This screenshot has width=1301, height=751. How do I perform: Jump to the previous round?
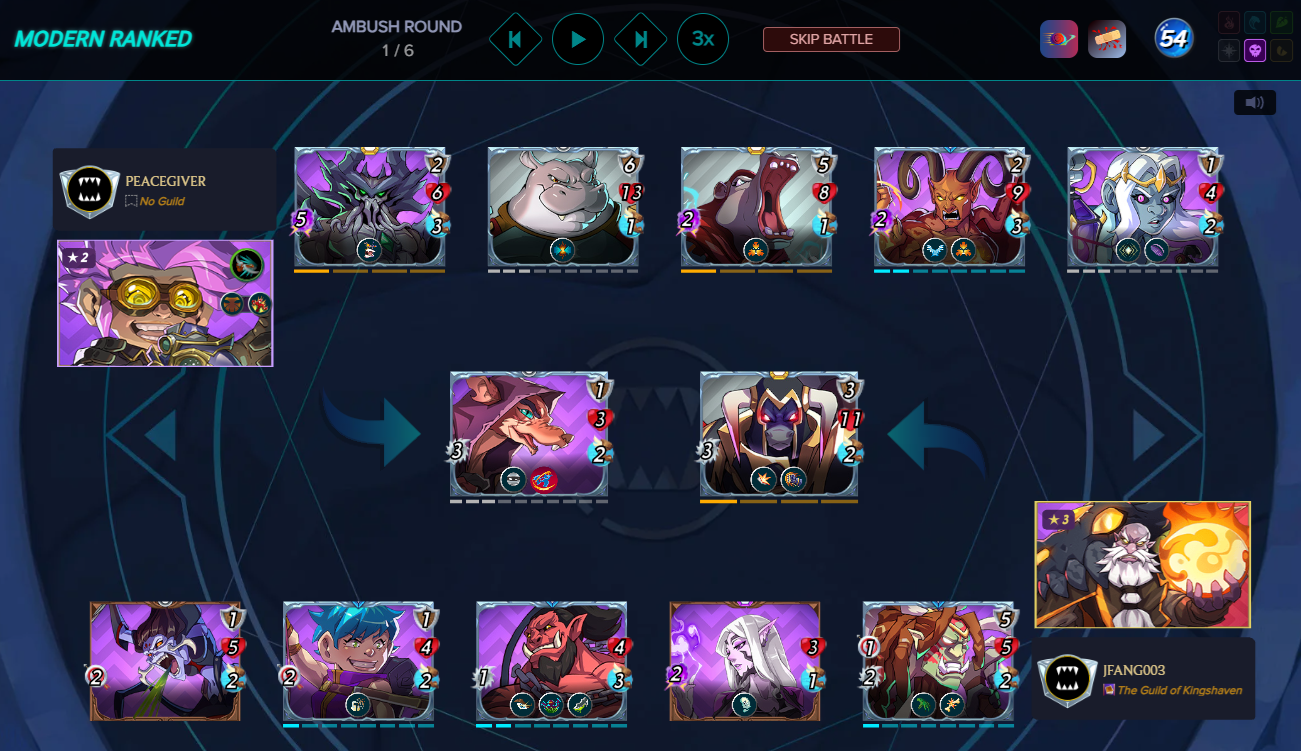pyautogui.click(x=515, y=40)
